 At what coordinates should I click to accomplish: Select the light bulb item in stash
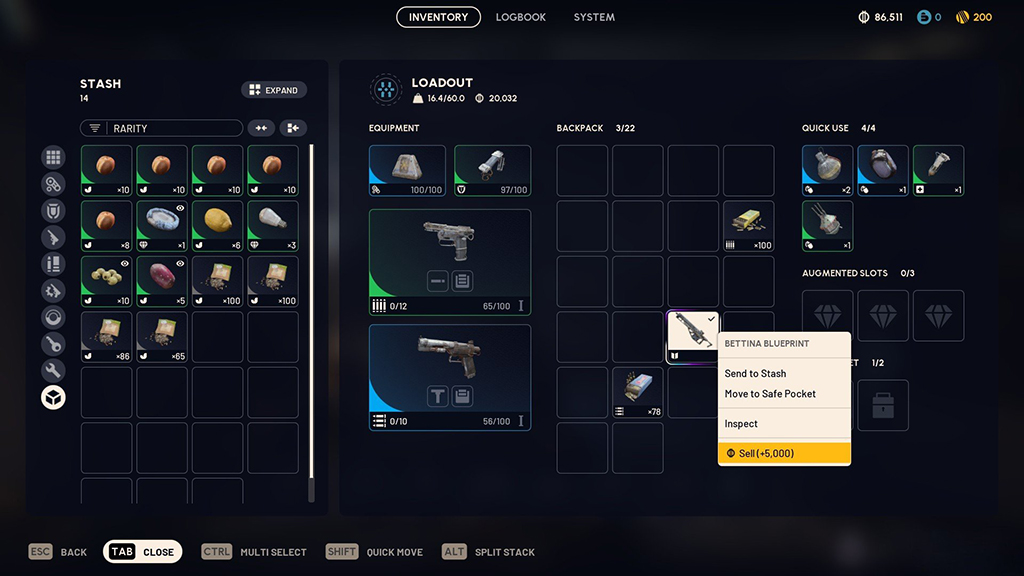pos(273,225)
